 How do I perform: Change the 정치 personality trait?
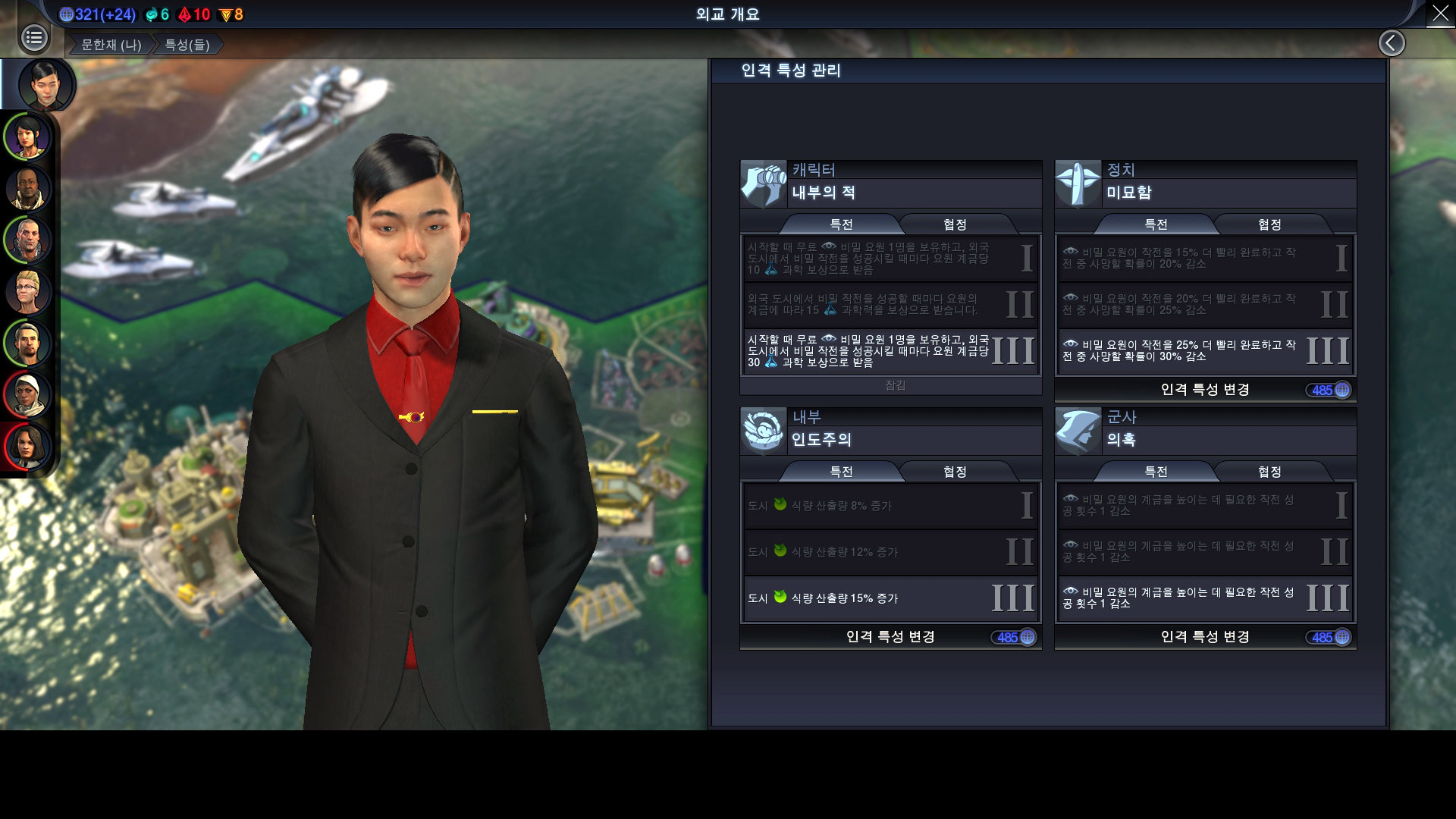[1205, 390]
